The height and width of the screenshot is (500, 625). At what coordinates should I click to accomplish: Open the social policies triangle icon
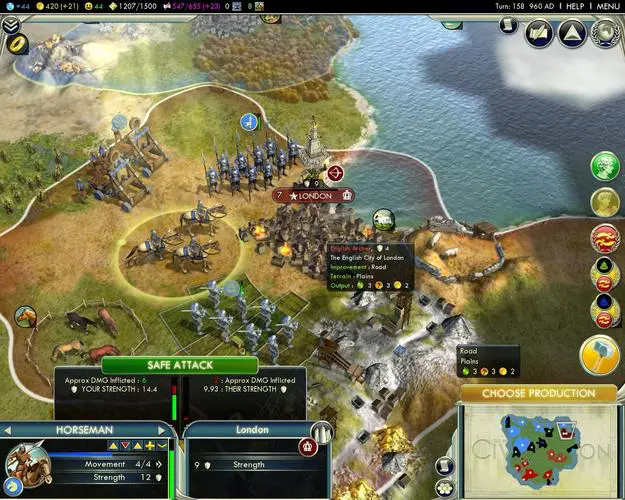pyautogui.click(x=572, y=34)
